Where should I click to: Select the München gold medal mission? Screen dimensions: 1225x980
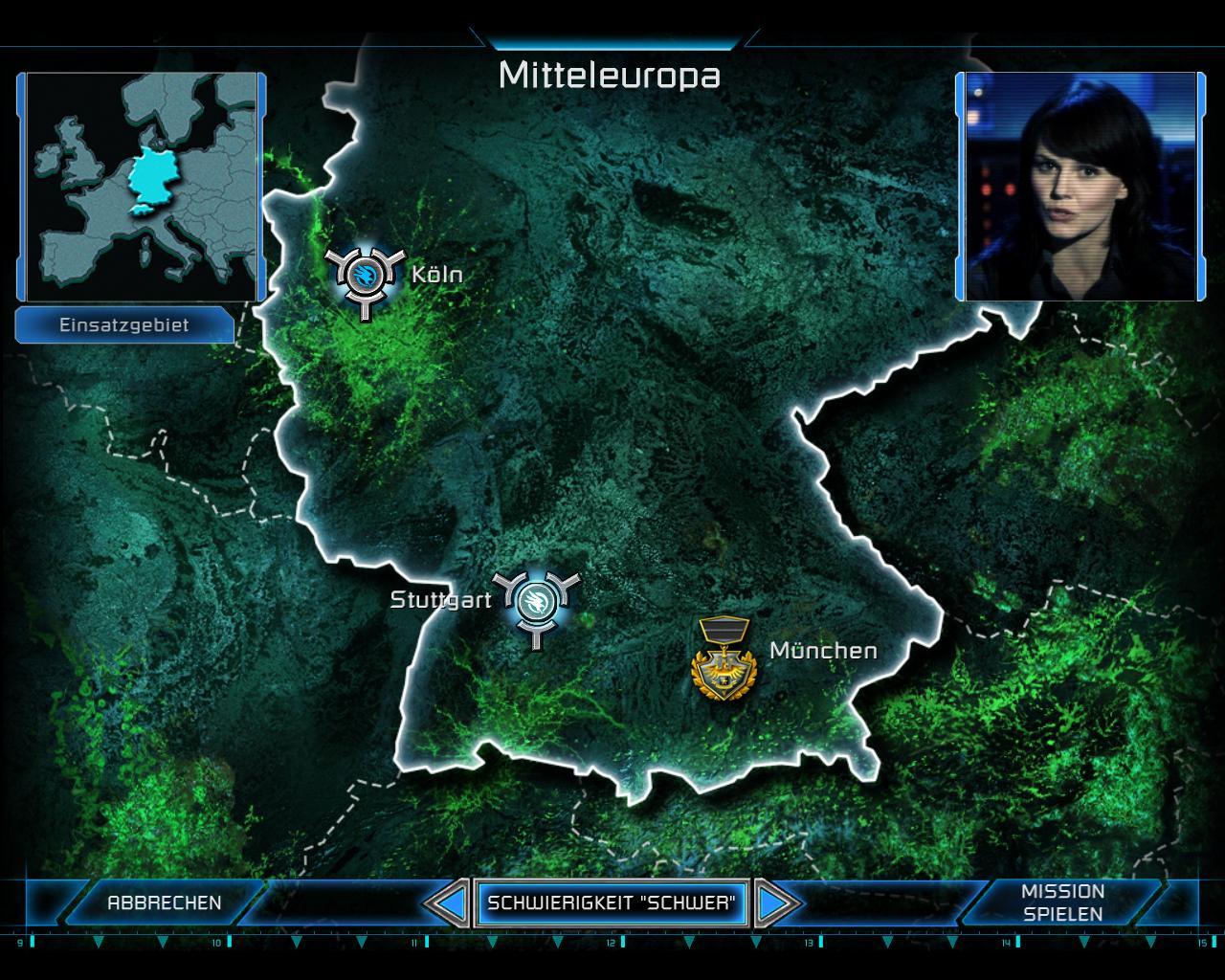click(723, 660)
